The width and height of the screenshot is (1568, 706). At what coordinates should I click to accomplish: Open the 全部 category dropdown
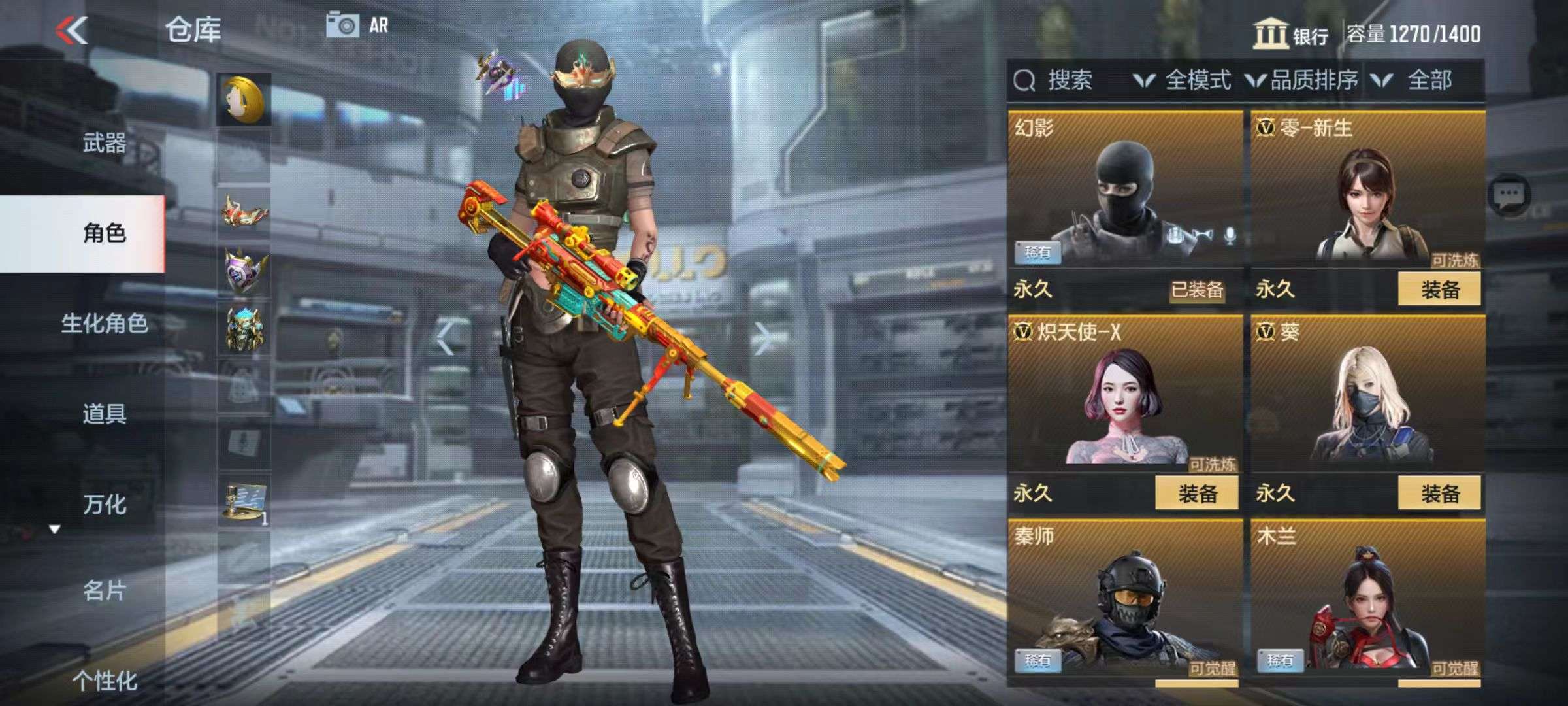(x=1415, y=80)
